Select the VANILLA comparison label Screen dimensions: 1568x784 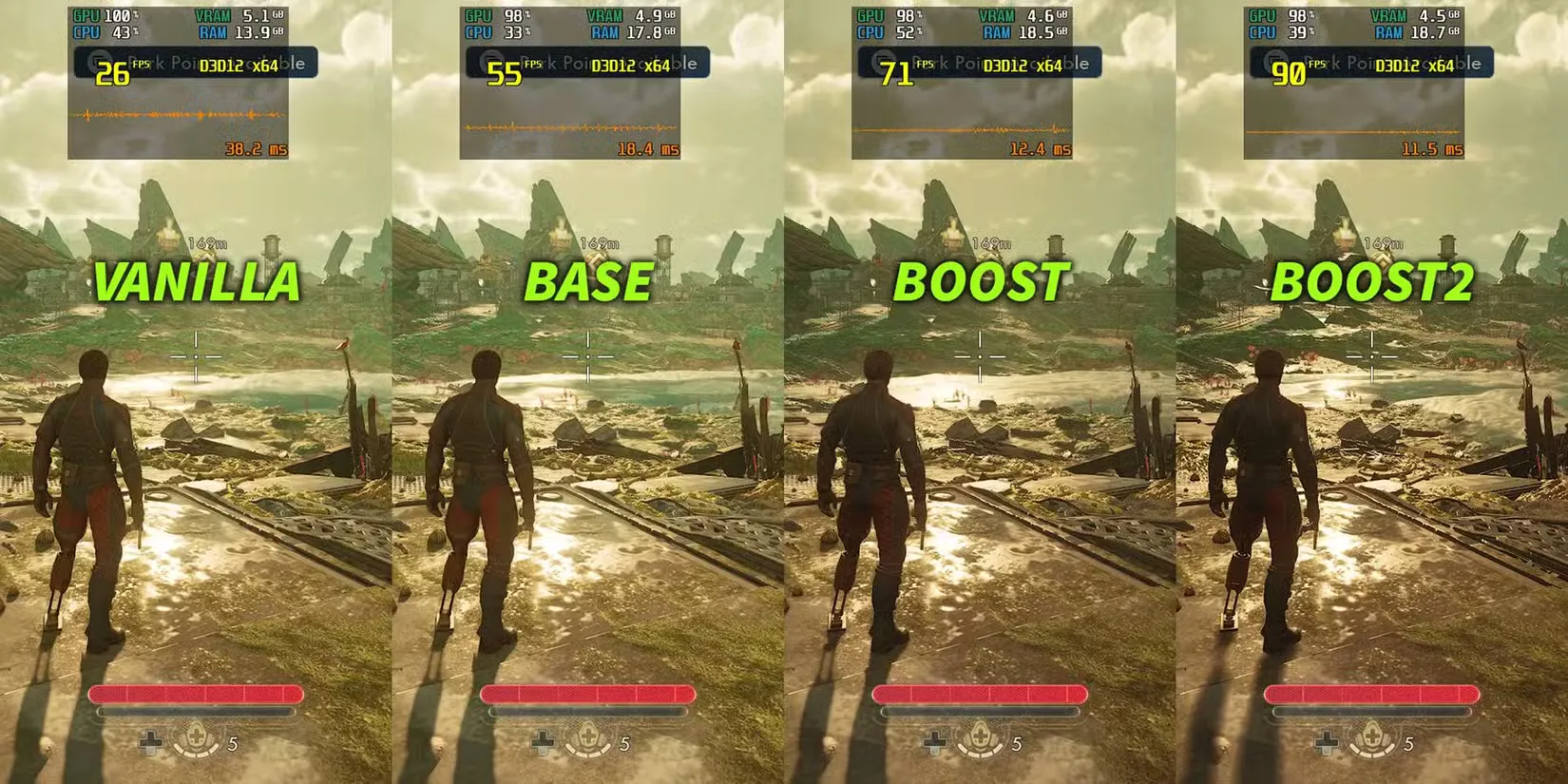click(x=197, y=281)
